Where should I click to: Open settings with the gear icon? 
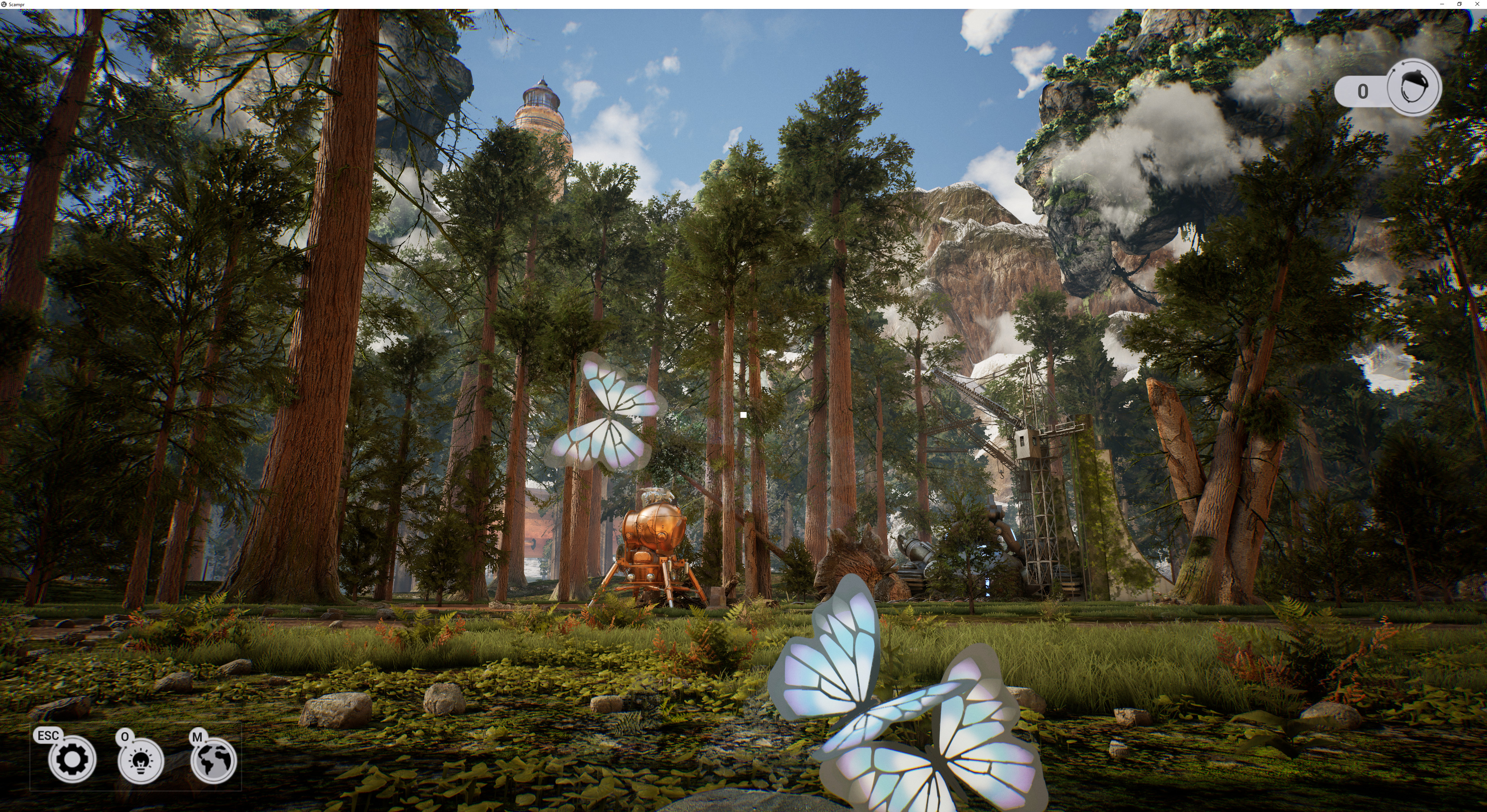[72, 760]
